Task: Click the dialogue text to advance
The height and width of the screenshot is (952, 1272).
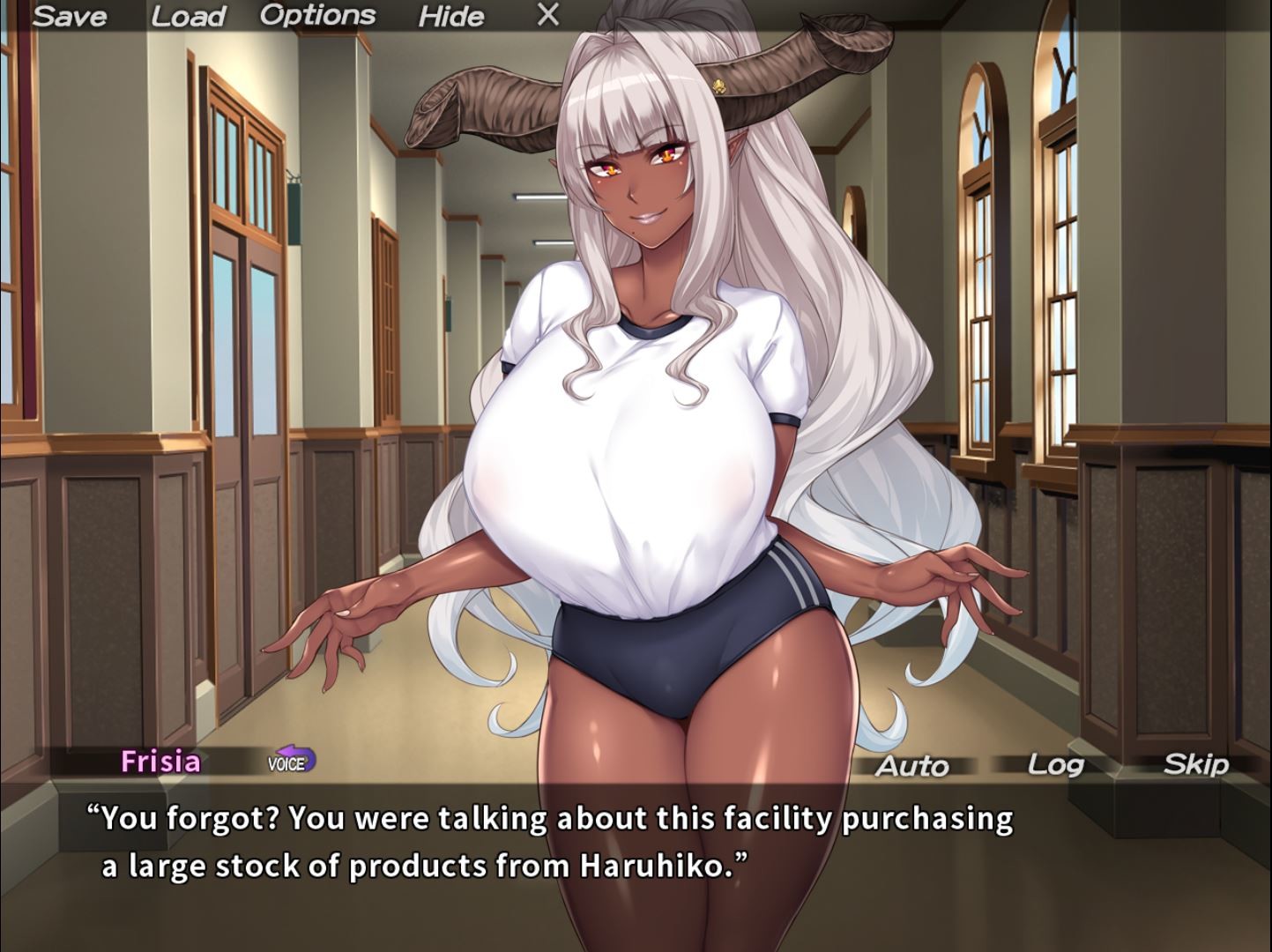Action: tap(547, 842)
